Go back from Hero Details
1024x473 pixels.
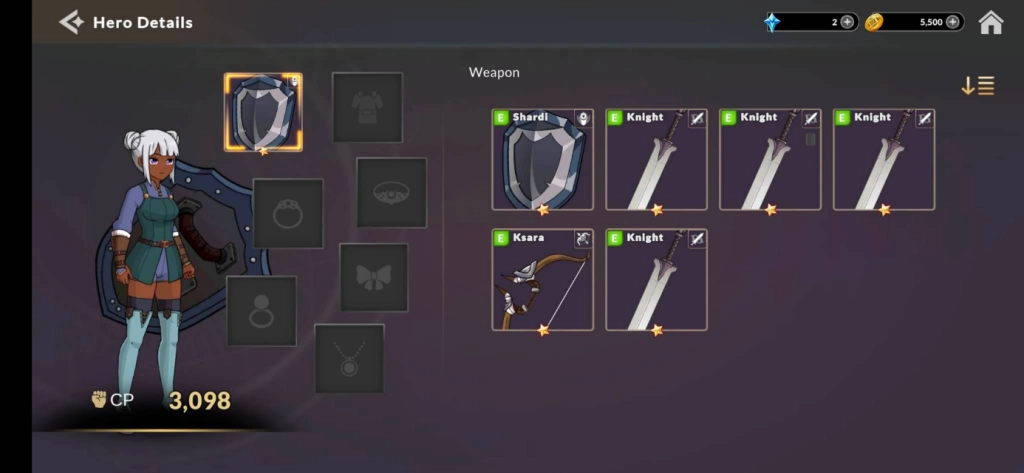click(x=71, y=22)
